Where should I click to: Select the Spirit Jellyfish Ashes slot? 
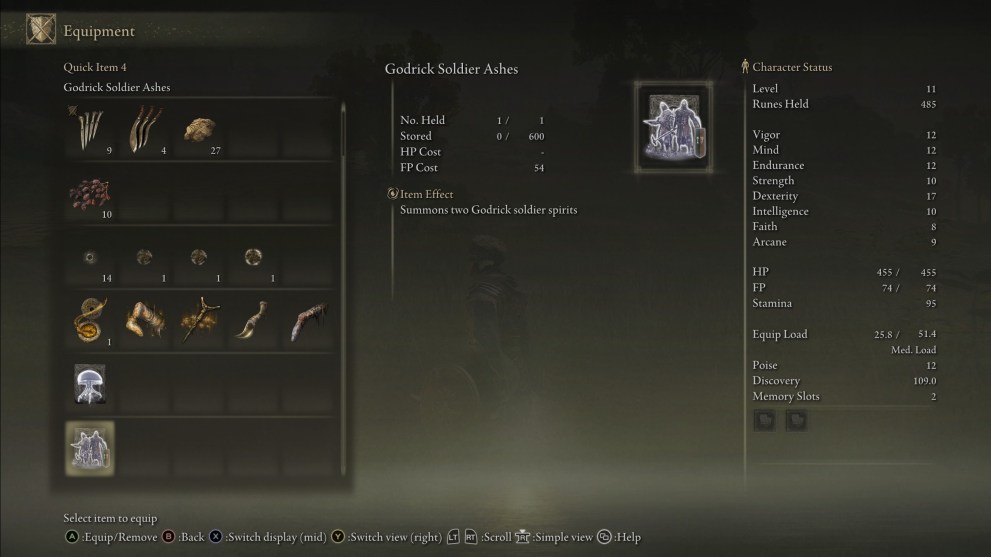[x=91, y=385]
